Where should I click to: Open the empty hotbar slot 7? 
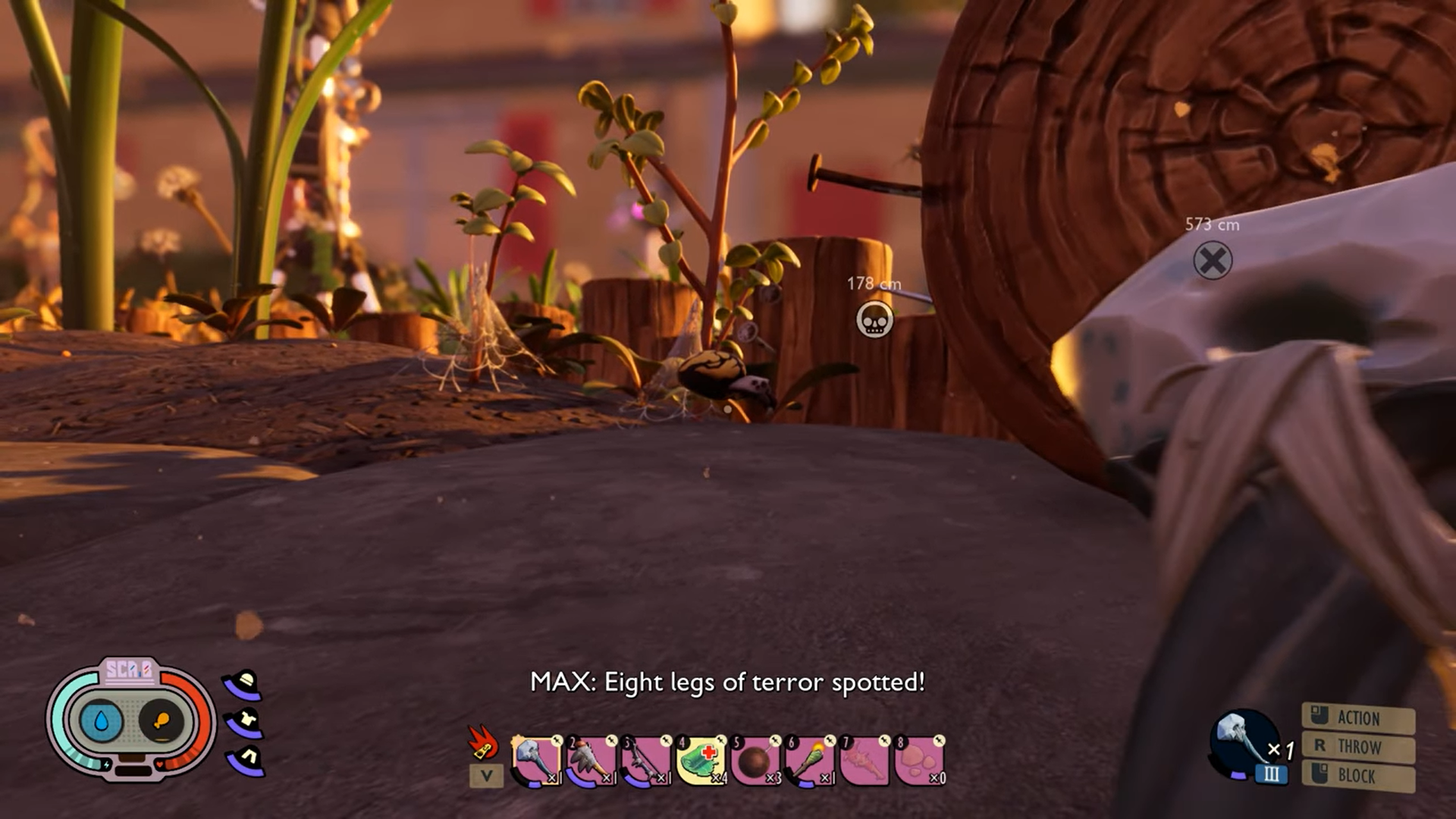[864, 758]
